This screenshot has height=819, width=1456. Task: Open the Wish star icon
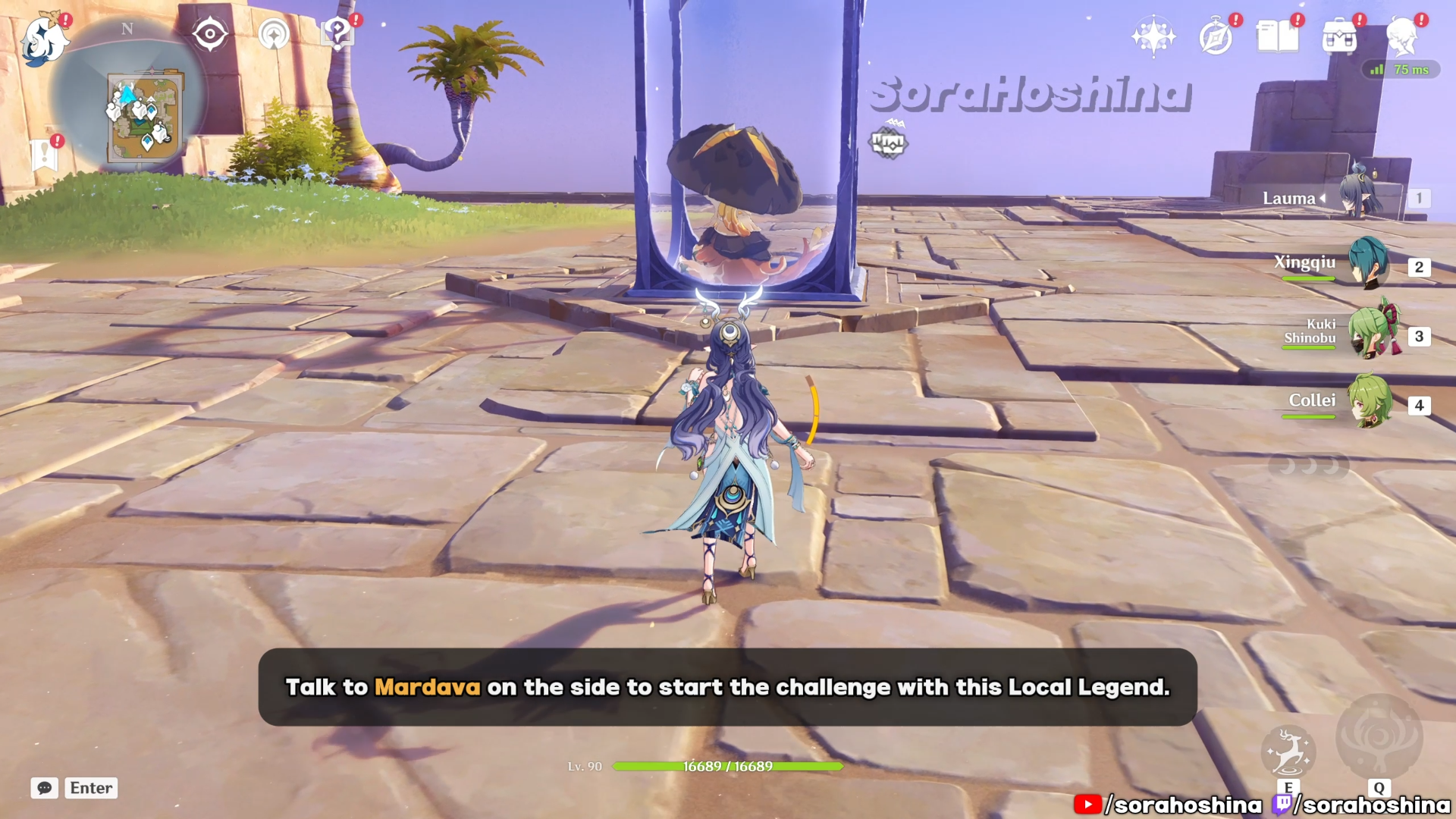click(x=1153, y=36)
